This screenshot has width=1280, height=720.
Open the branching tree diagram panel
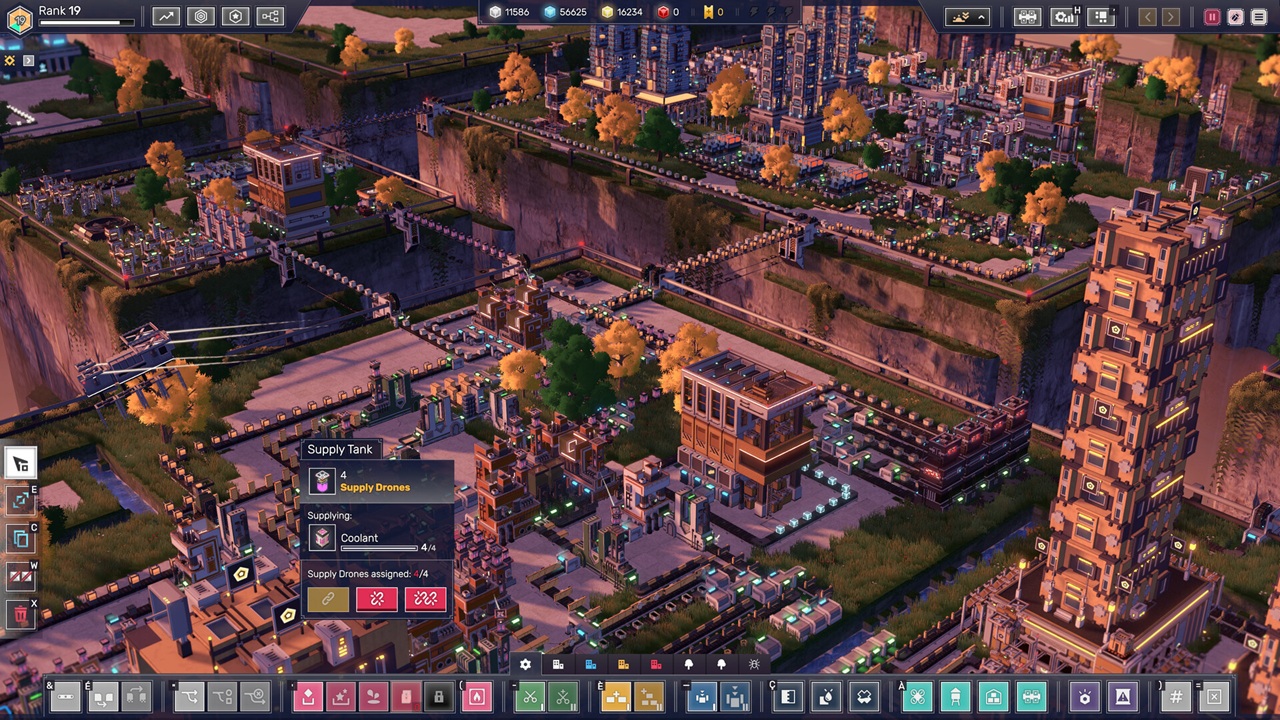point(270,16)
